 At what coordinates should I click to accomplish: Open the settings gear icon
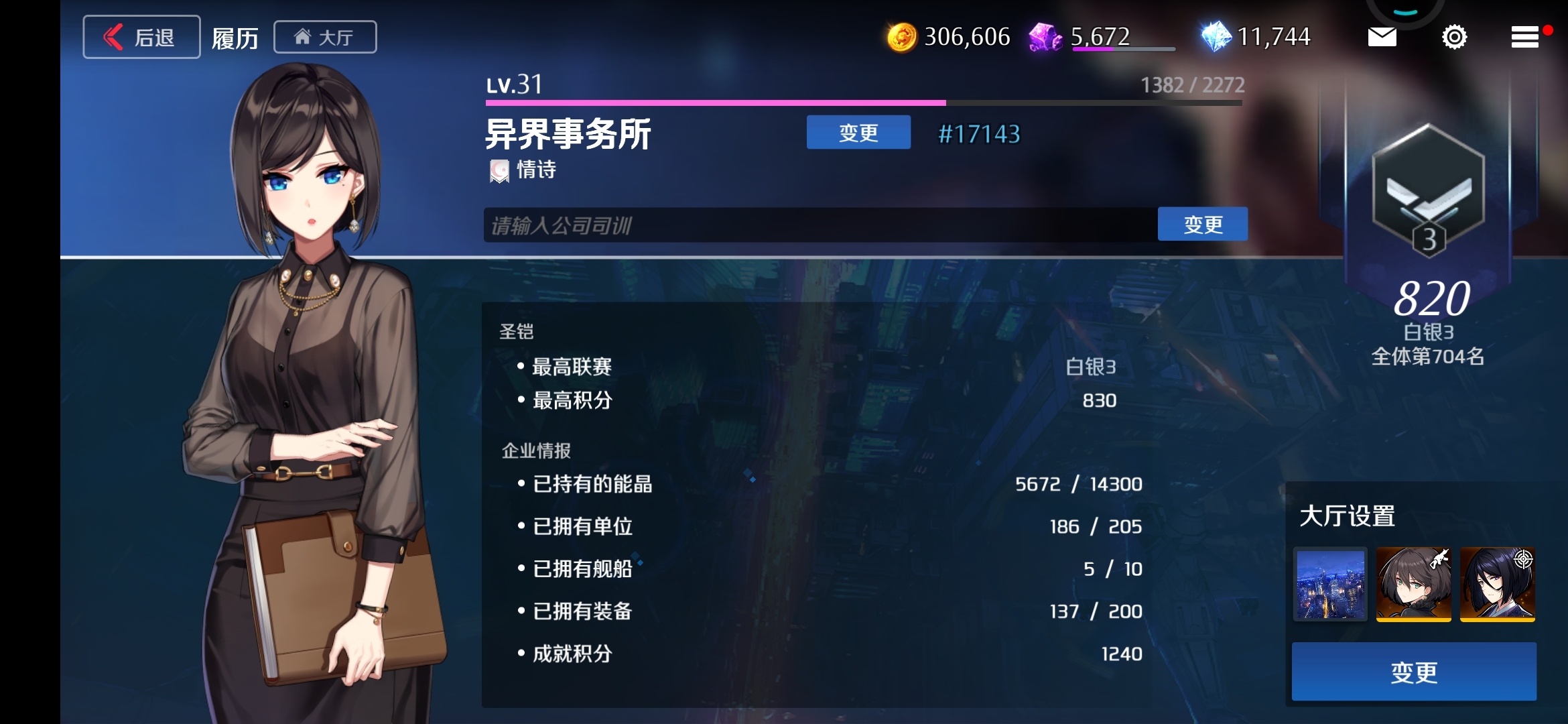[x=1453, y=38]
